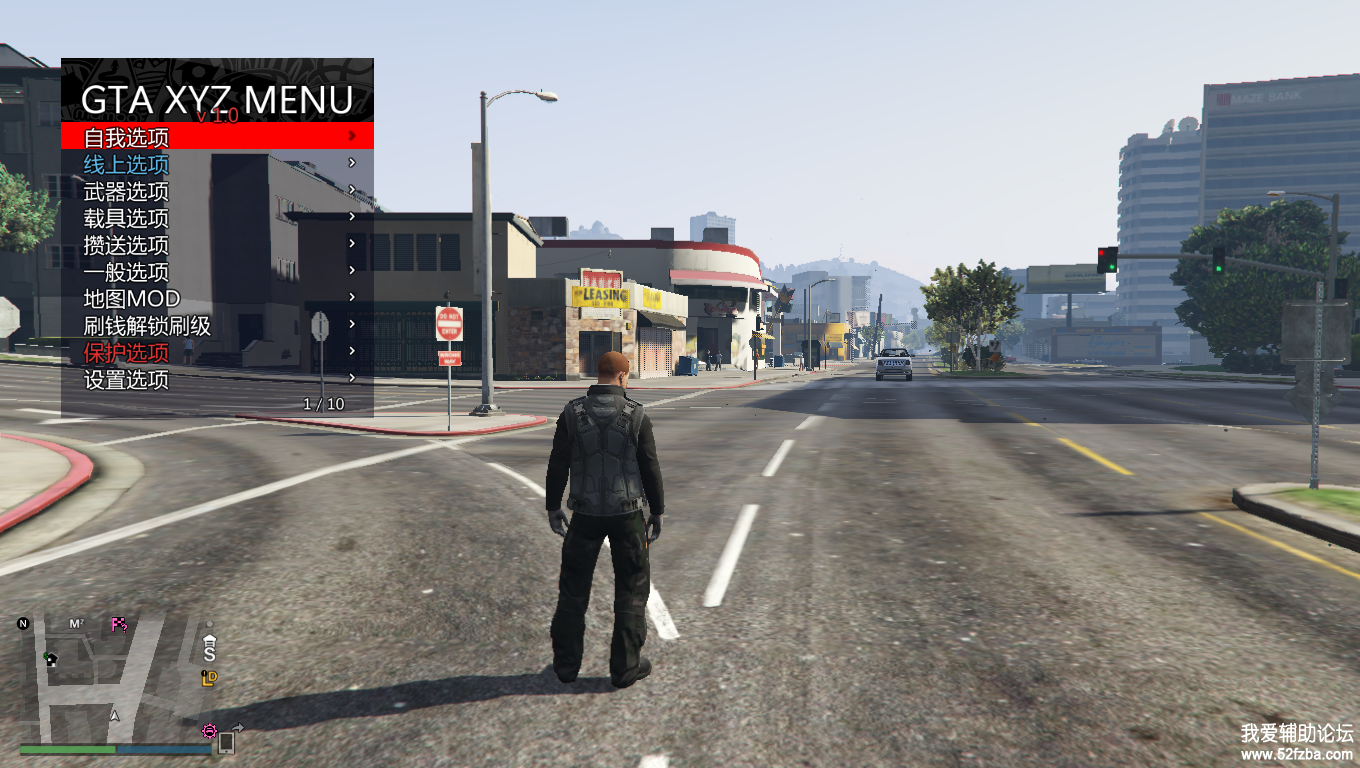Select the house marker on the minimap
1360x768 pixels.
[x=50, y=658]
